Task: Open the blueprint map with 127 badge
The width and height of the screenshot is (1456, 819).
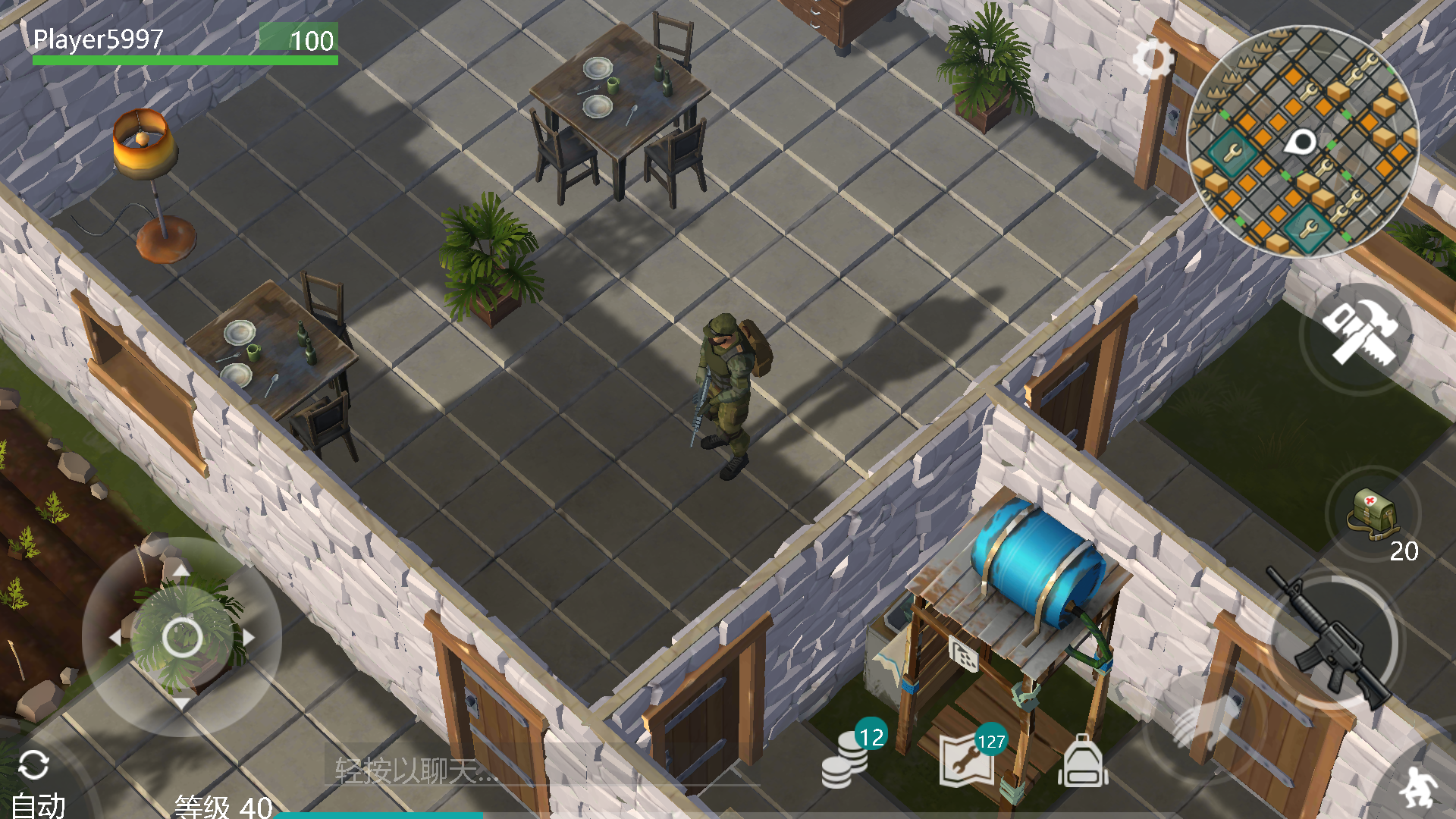Action: point(968,760)
